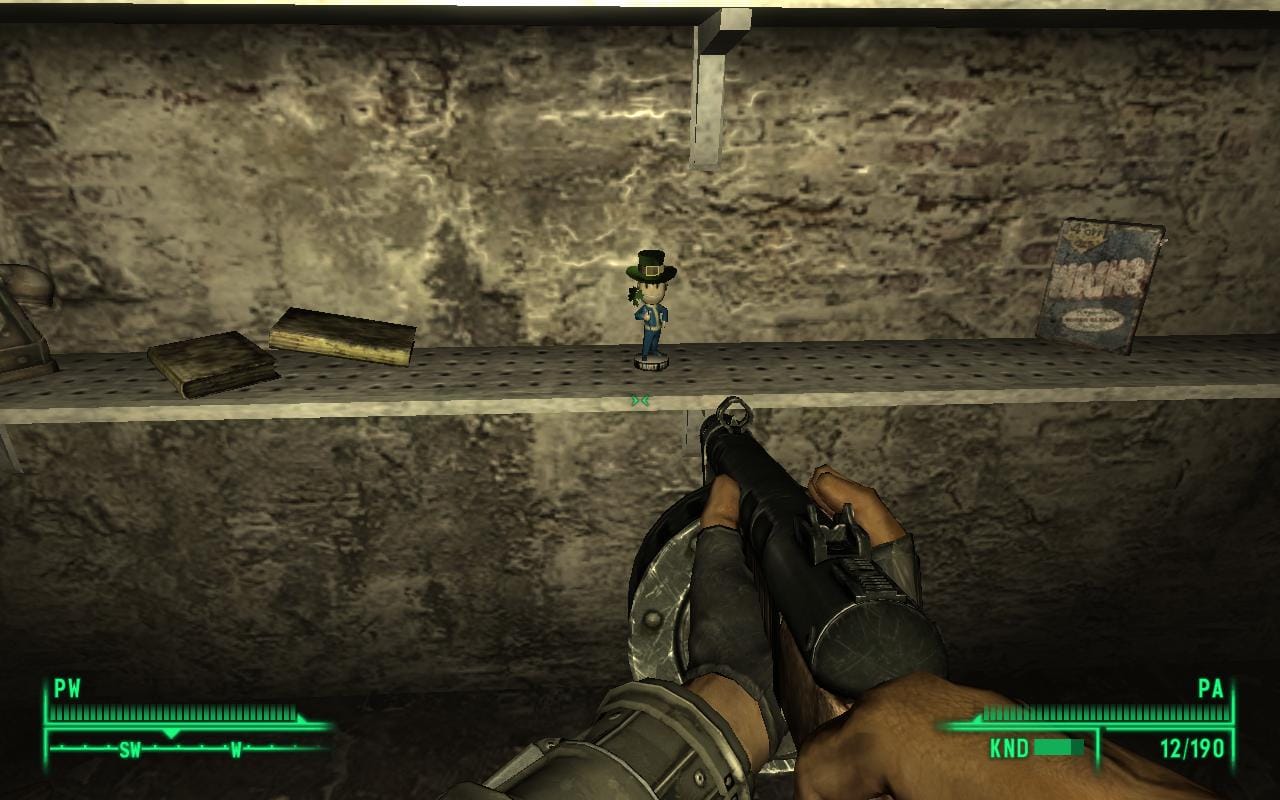Click the bobblehead's four-leaf clover
The height and width of the screenshot is (800, 1280).
point(632,293)
